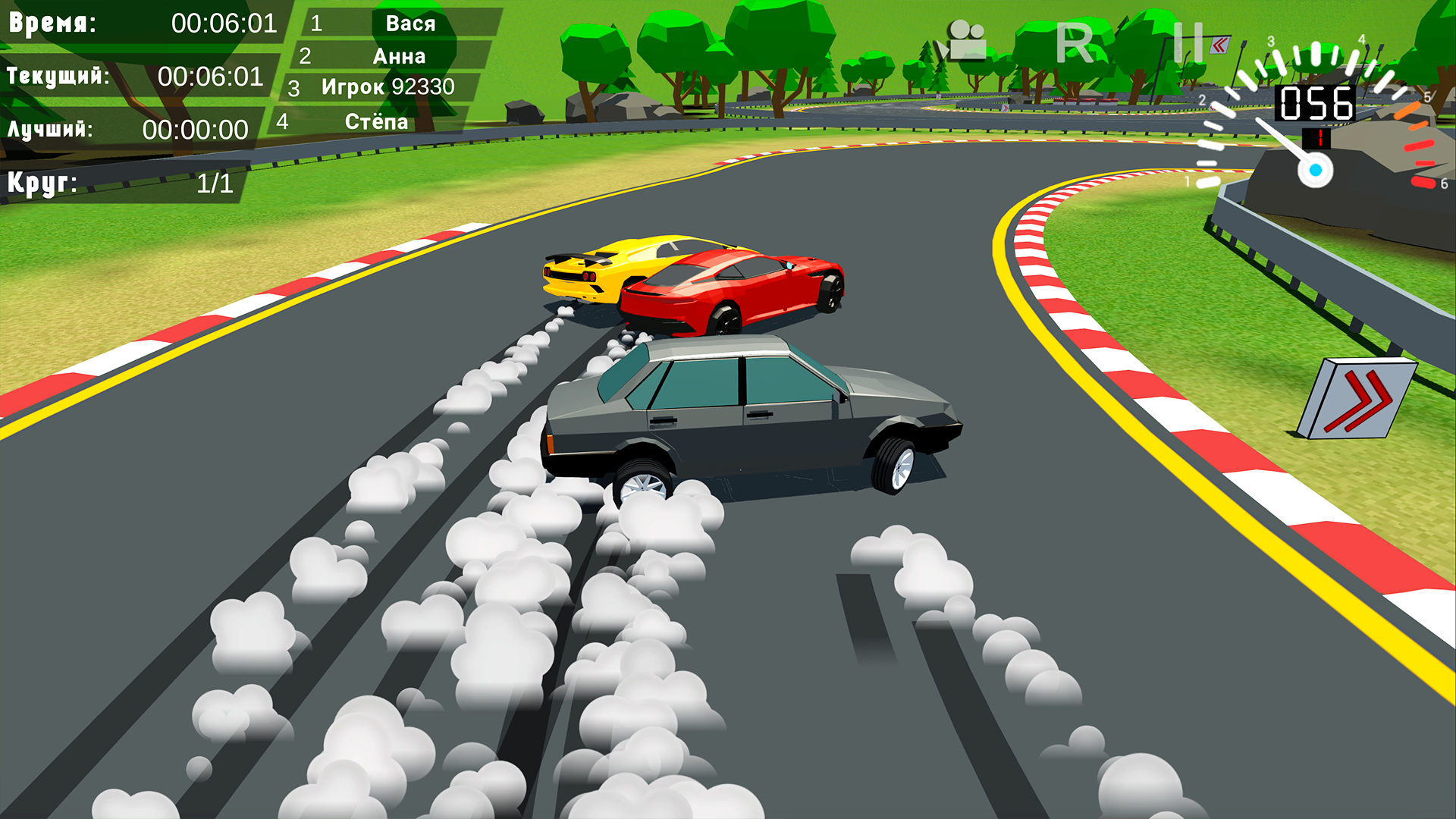Select "Стёпа" in the leaderboard
The width and height of the screenshot is (1456, 819).
[x=376, y=121]
